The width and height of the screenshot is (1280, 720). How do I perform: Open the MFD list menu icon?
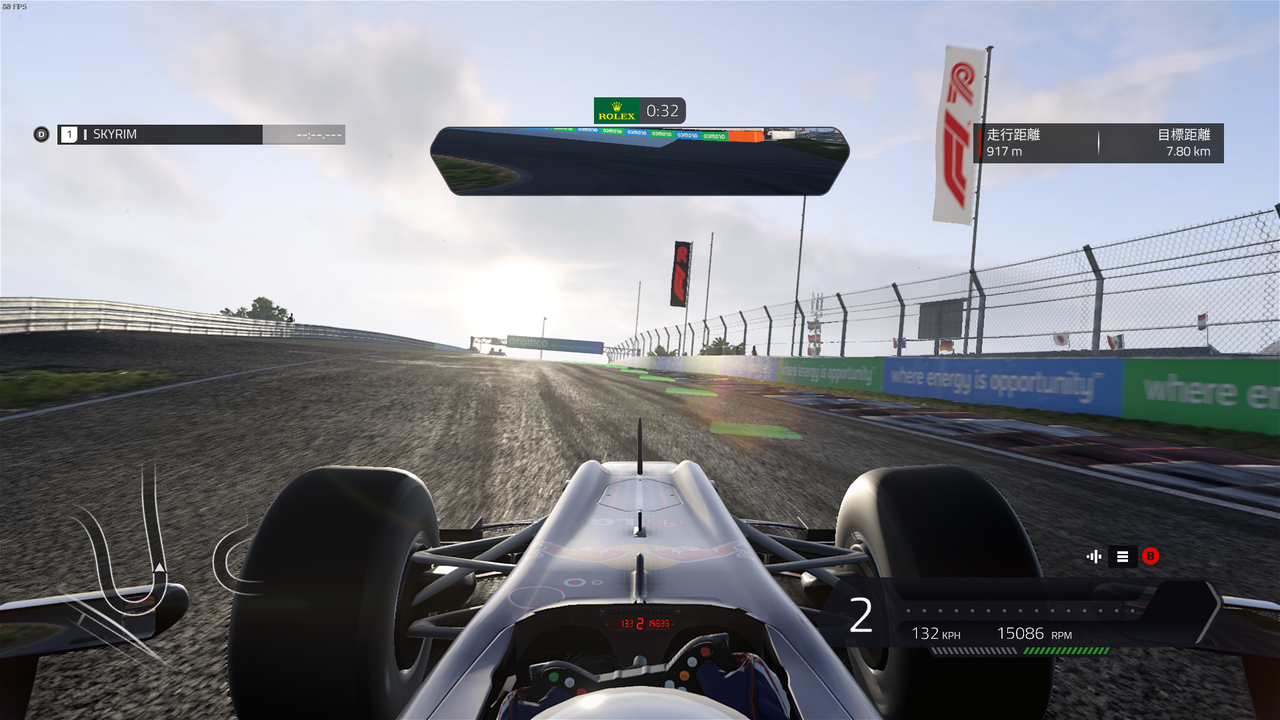(1122, 556)
